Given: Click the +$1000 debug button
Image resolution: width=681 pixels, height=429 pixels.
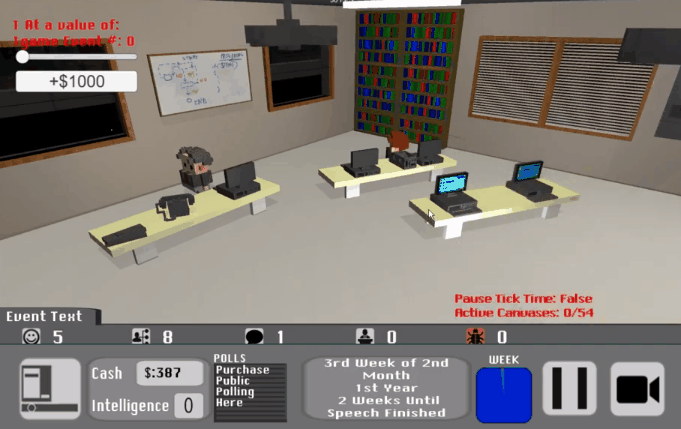Looking at the screenshot, I should coord(76,81).
